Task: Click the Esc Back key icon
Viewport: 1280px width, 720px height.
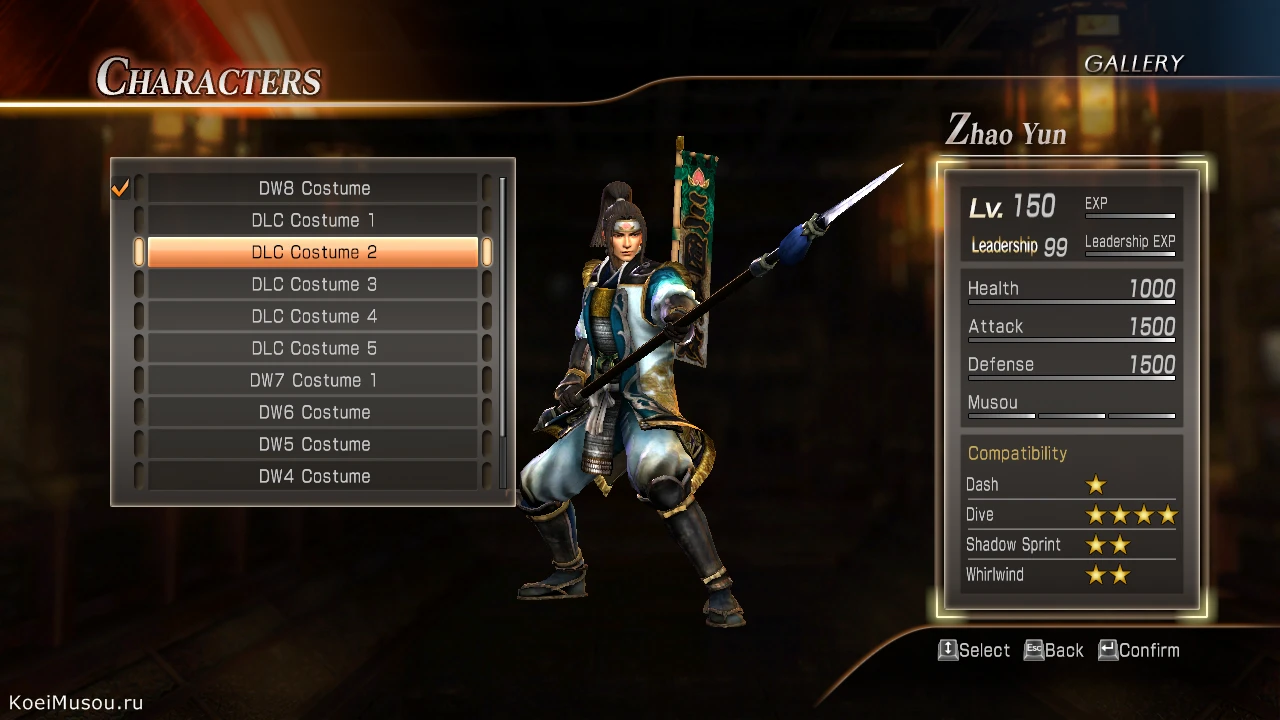Action: point(1032,649)
